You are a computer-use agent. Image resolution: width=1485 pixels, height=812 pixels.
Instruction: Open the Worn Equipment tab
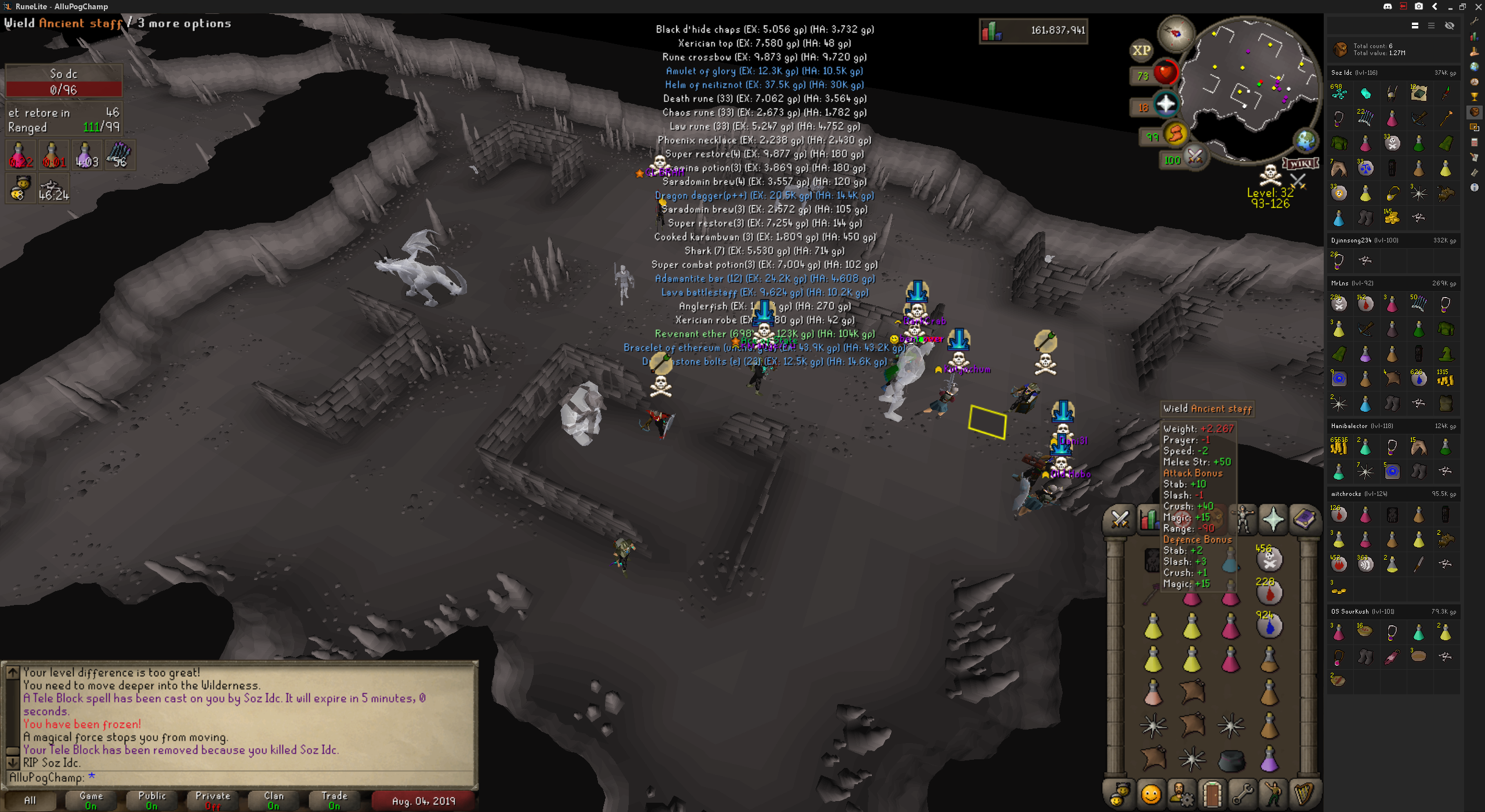pos(1243,519)
